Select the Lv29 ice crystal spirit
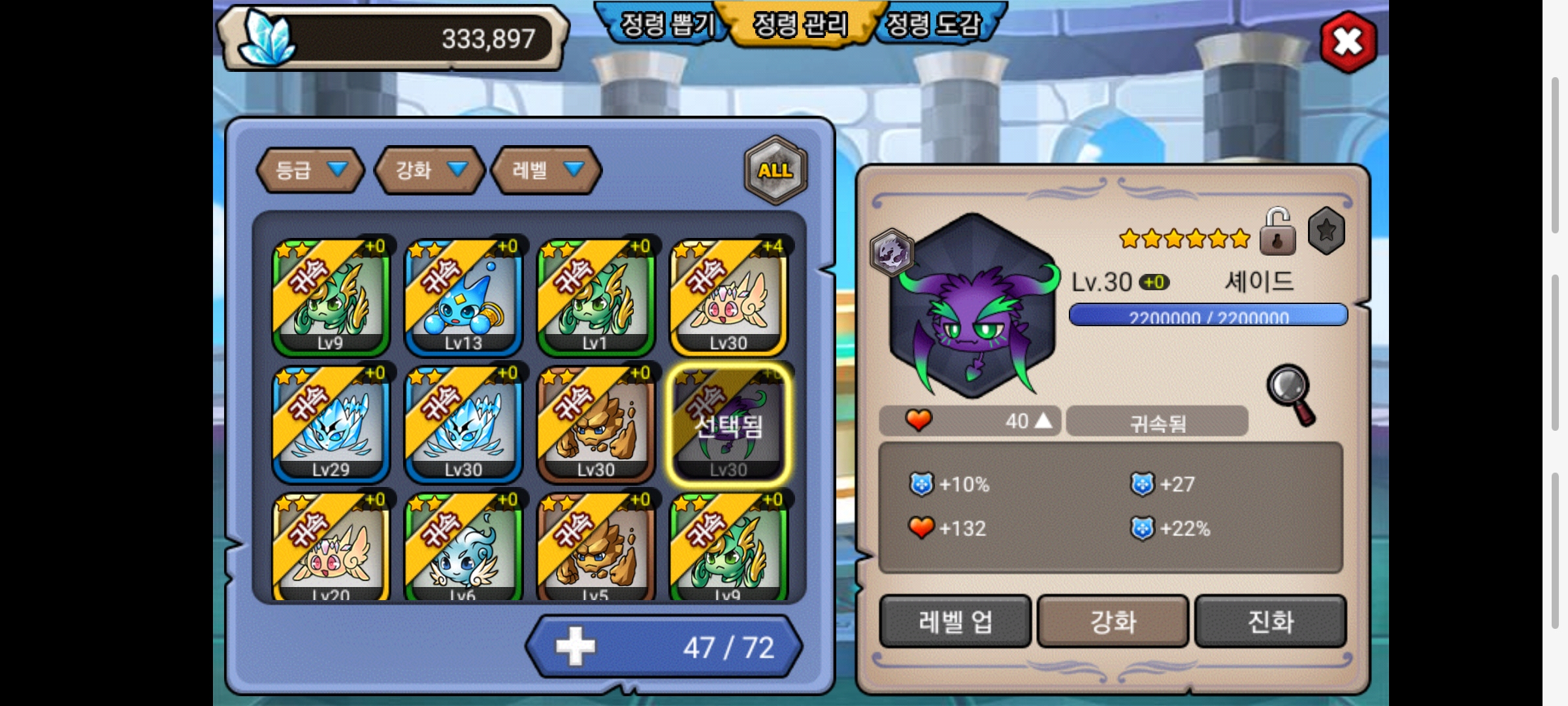This screenshot has width=1568, height=706. [331, 424]
